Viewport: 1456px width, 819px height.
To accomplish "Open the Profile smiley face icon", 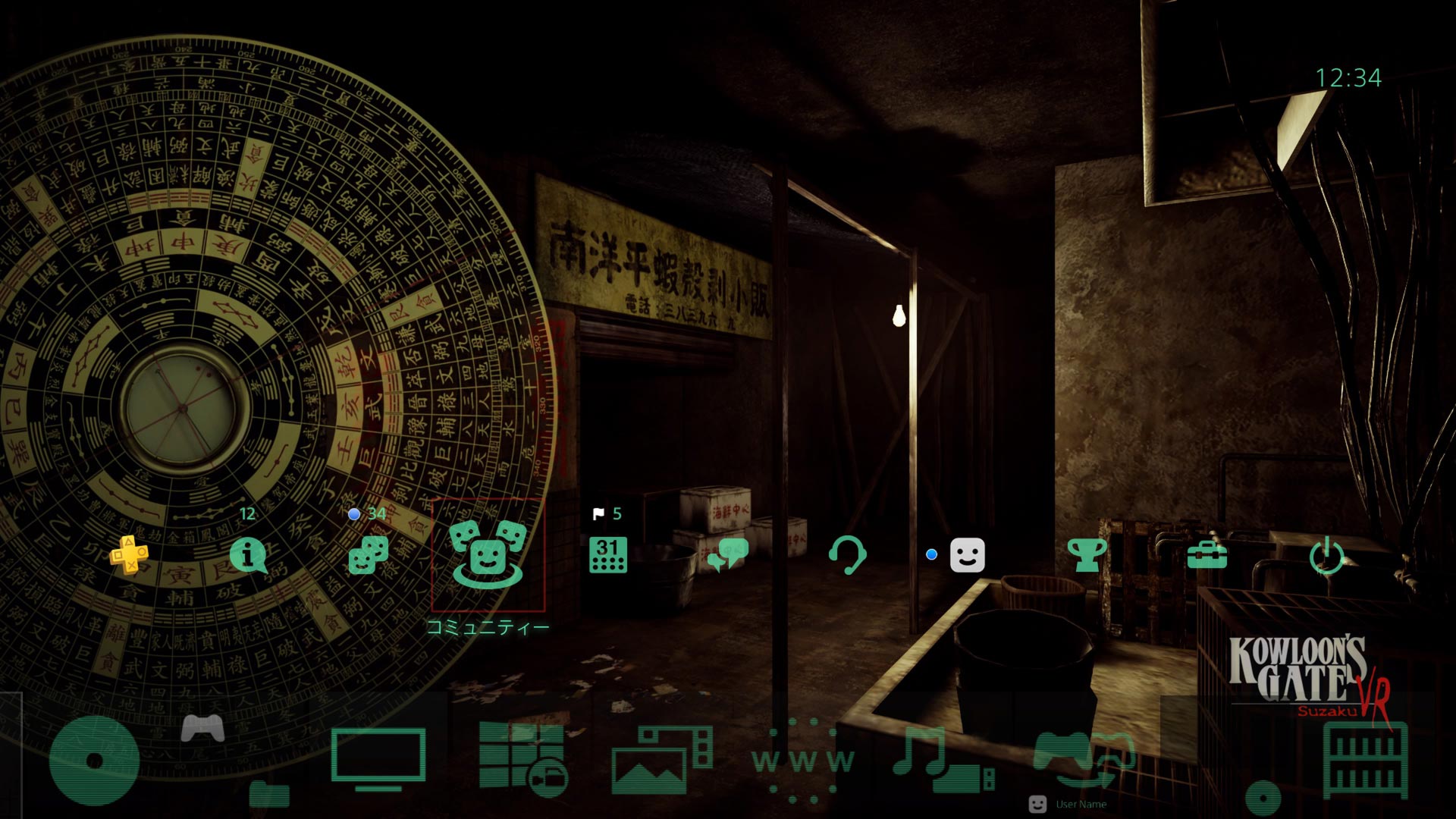I will point(967,555).
